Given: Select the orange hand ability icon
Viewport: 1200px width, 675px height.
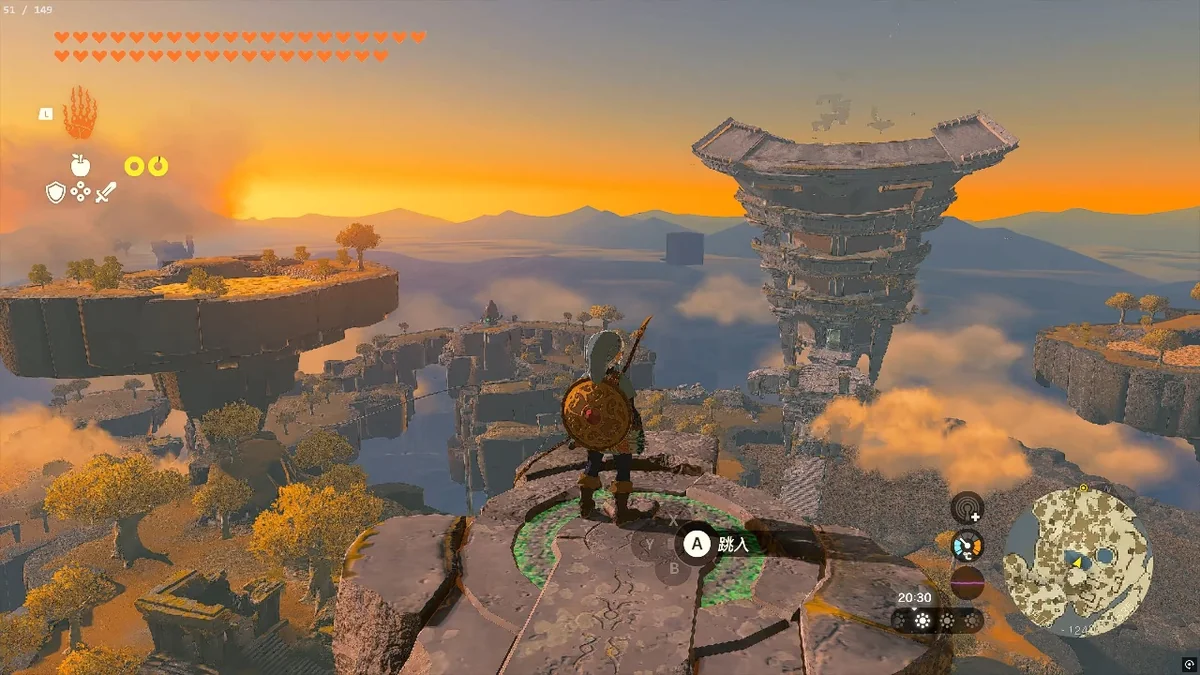Looking at the screenshot, I should click(80, 114).
